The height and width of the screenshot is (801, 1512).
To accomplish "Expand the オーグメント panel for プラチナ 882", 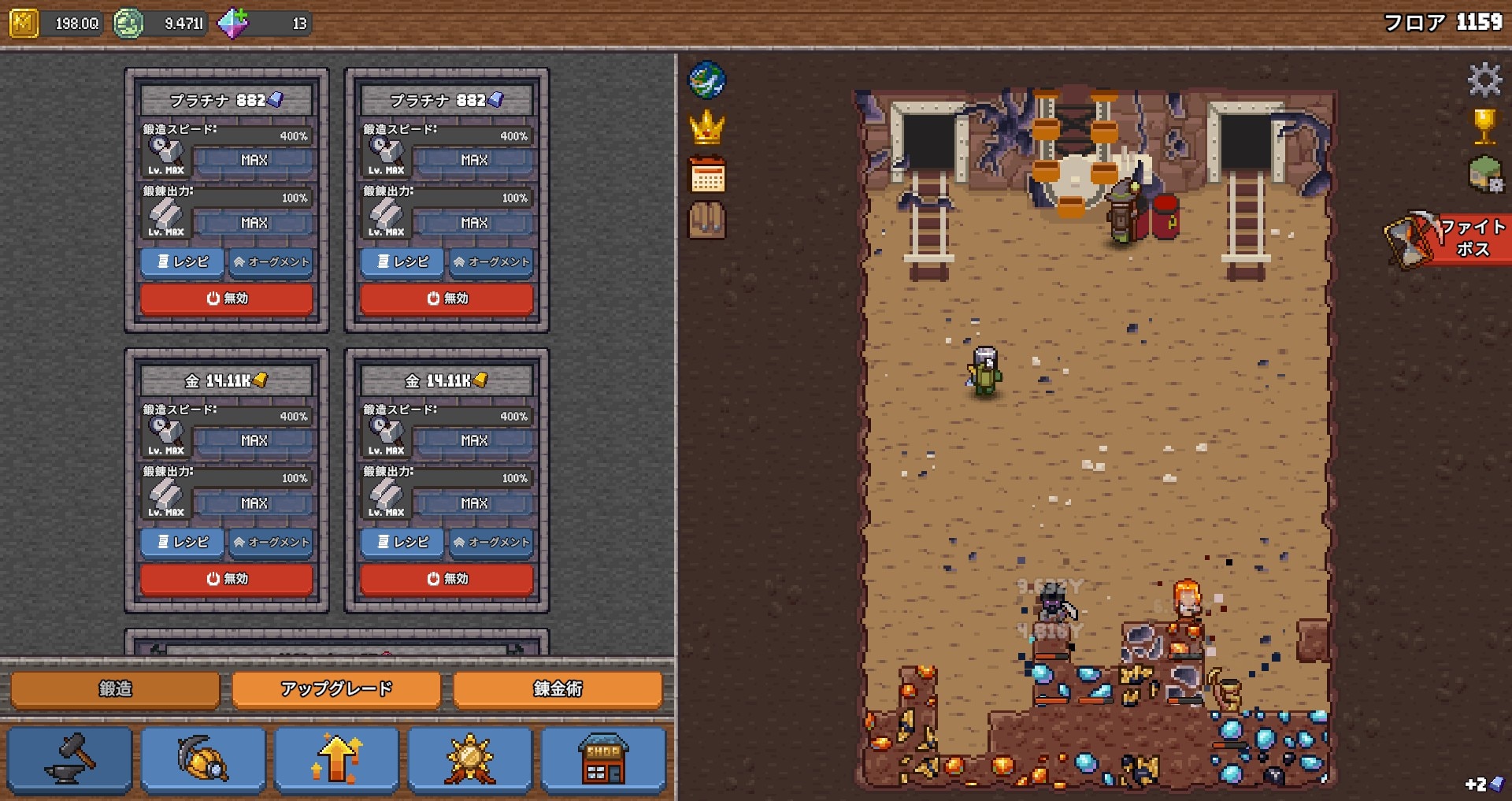I will [x=271, y=261].
